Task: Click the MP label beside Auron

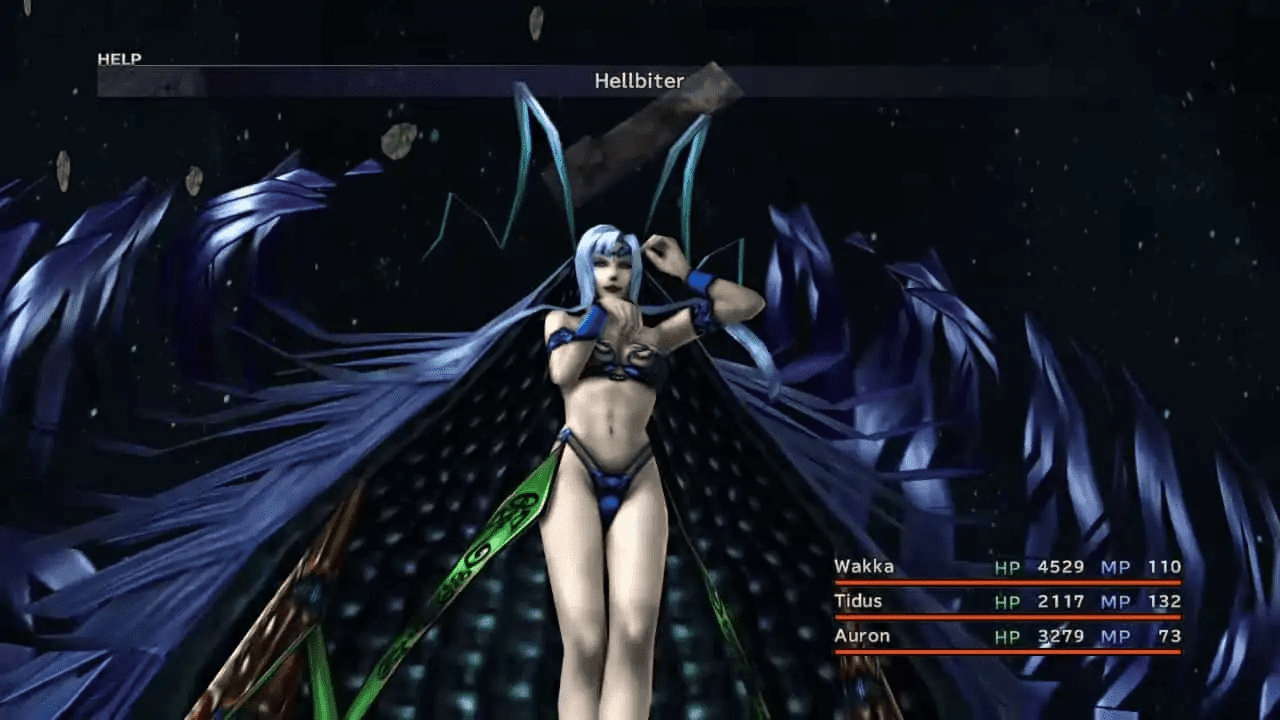Action: 1116,636
